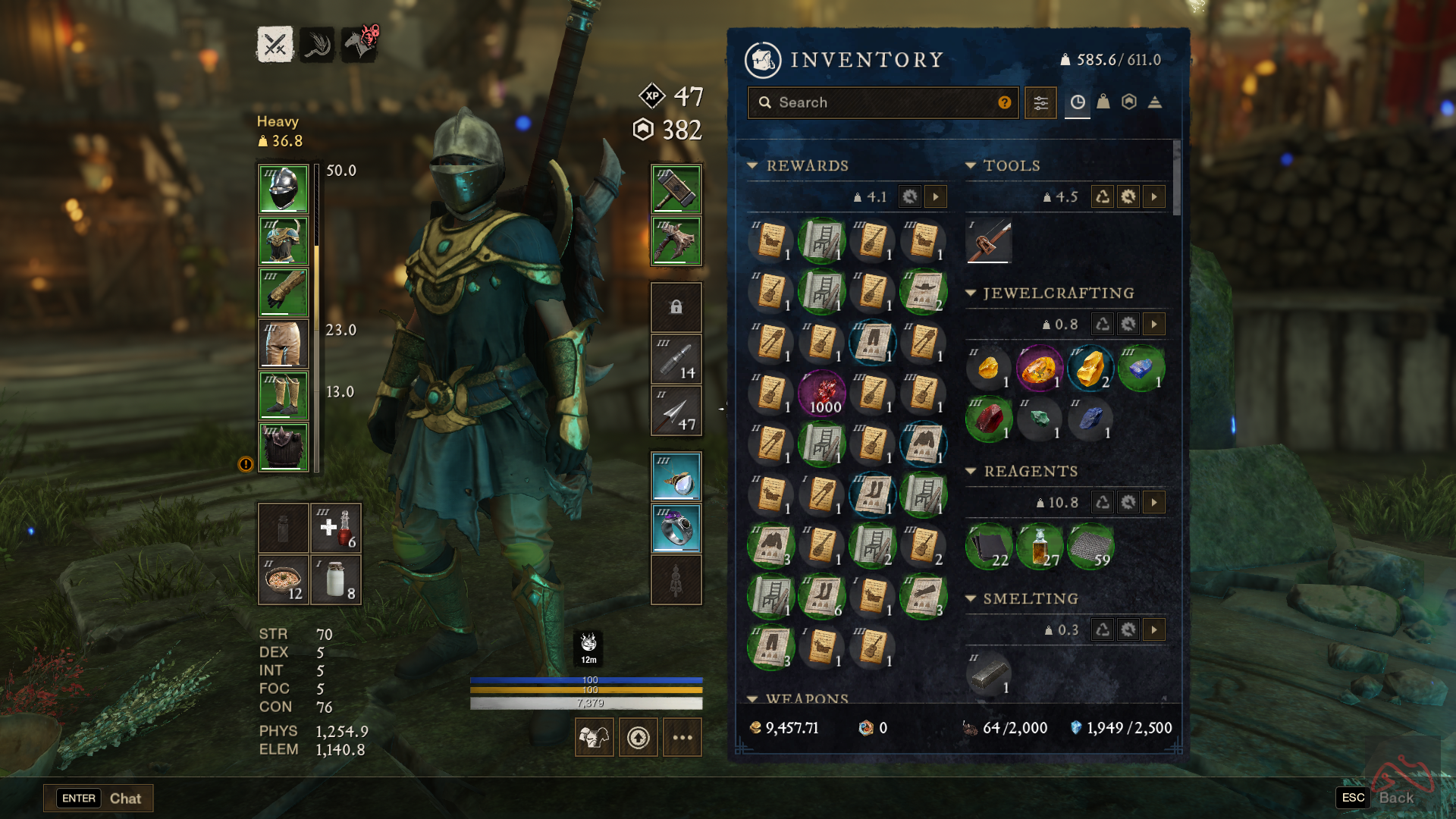The width and height of the screenshot is (1456, 819).
Task: Select the arrow ammo slot with 47
Action: [x=676, y=411]
